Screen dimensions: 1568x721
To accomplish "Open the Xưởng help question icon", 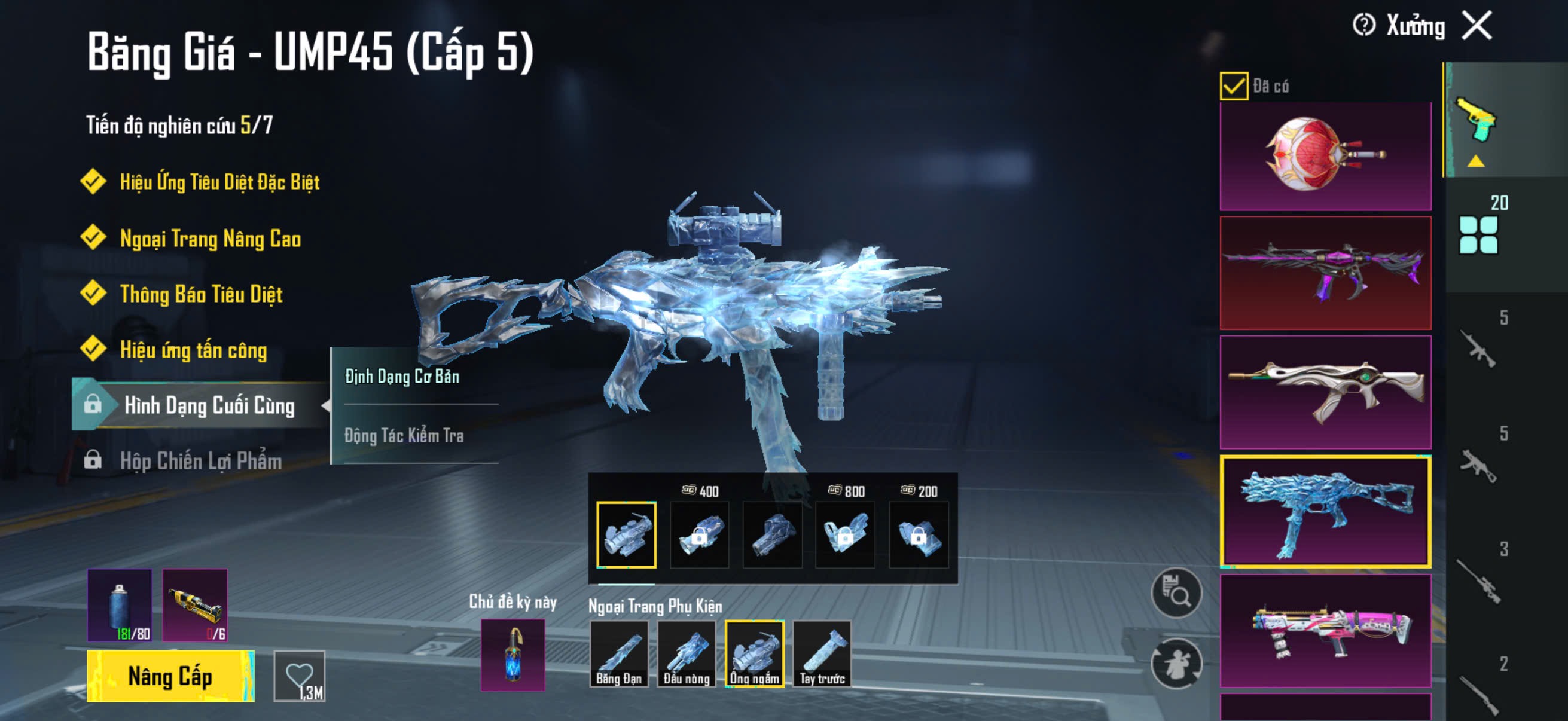I will click(x=1363, y=26).
